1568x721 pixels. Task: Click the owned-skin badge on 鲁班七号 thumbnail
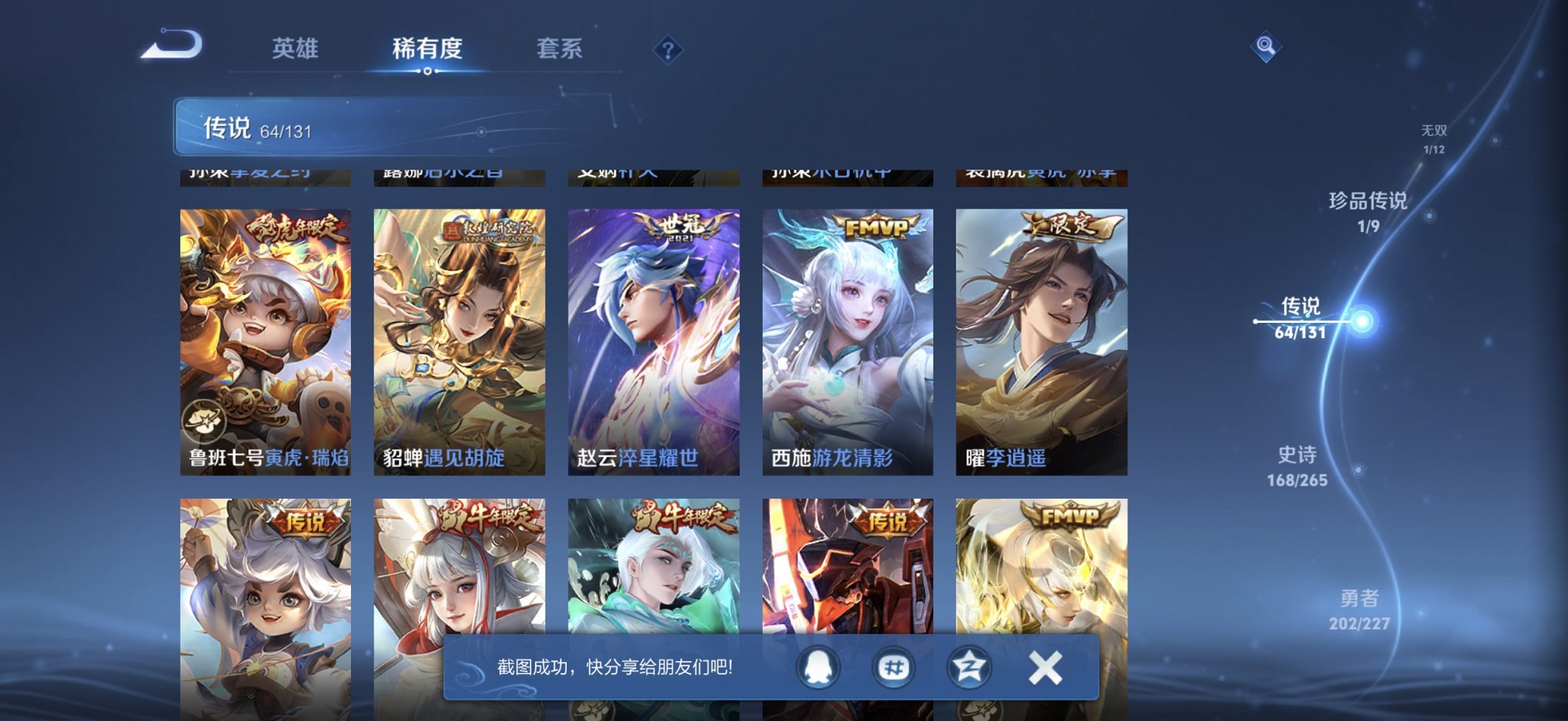coord(203,421)
